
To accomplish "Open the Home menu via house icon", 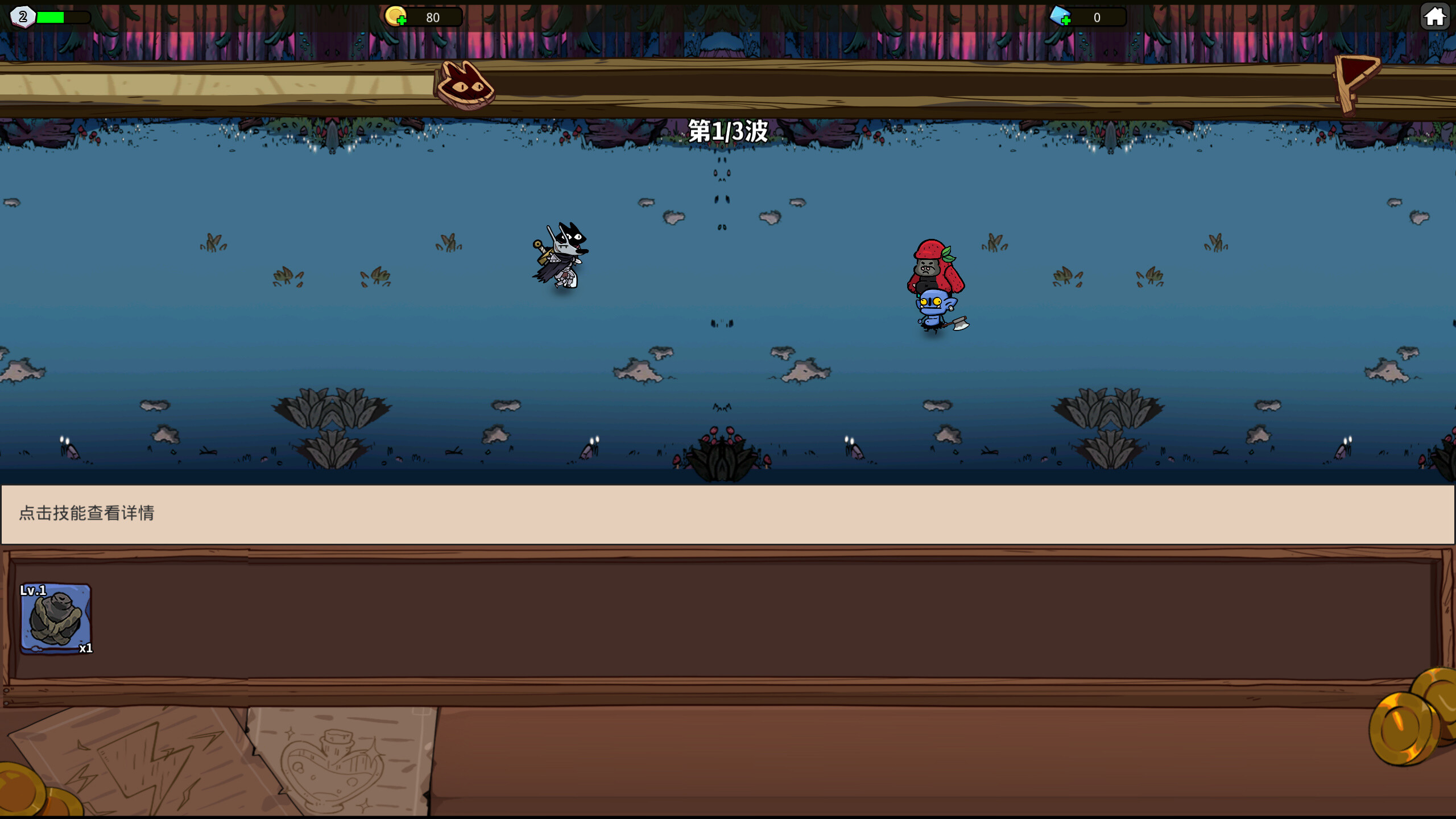I will tap(1436, 16).
